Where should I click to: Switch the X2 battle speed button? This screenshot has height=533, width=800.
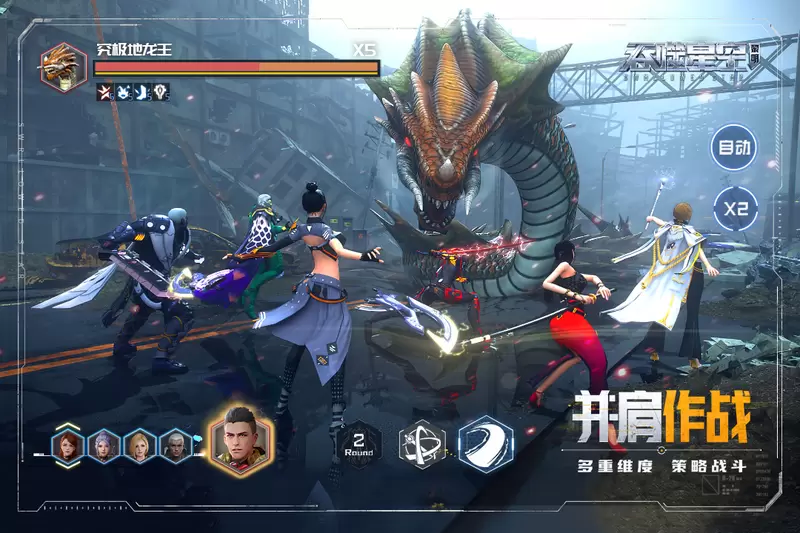735,211
